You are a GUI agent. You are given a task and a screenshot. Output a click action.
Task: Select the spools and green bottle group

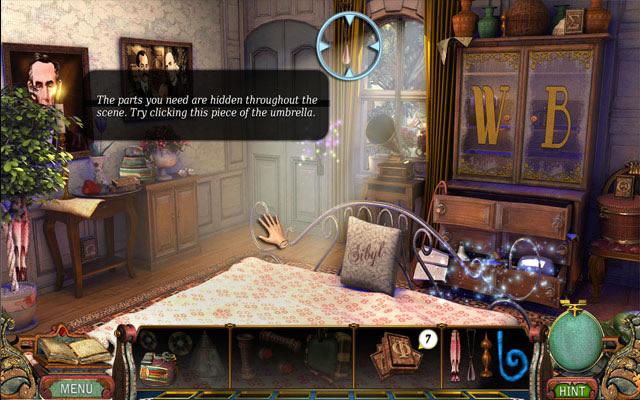coord(291,355)
